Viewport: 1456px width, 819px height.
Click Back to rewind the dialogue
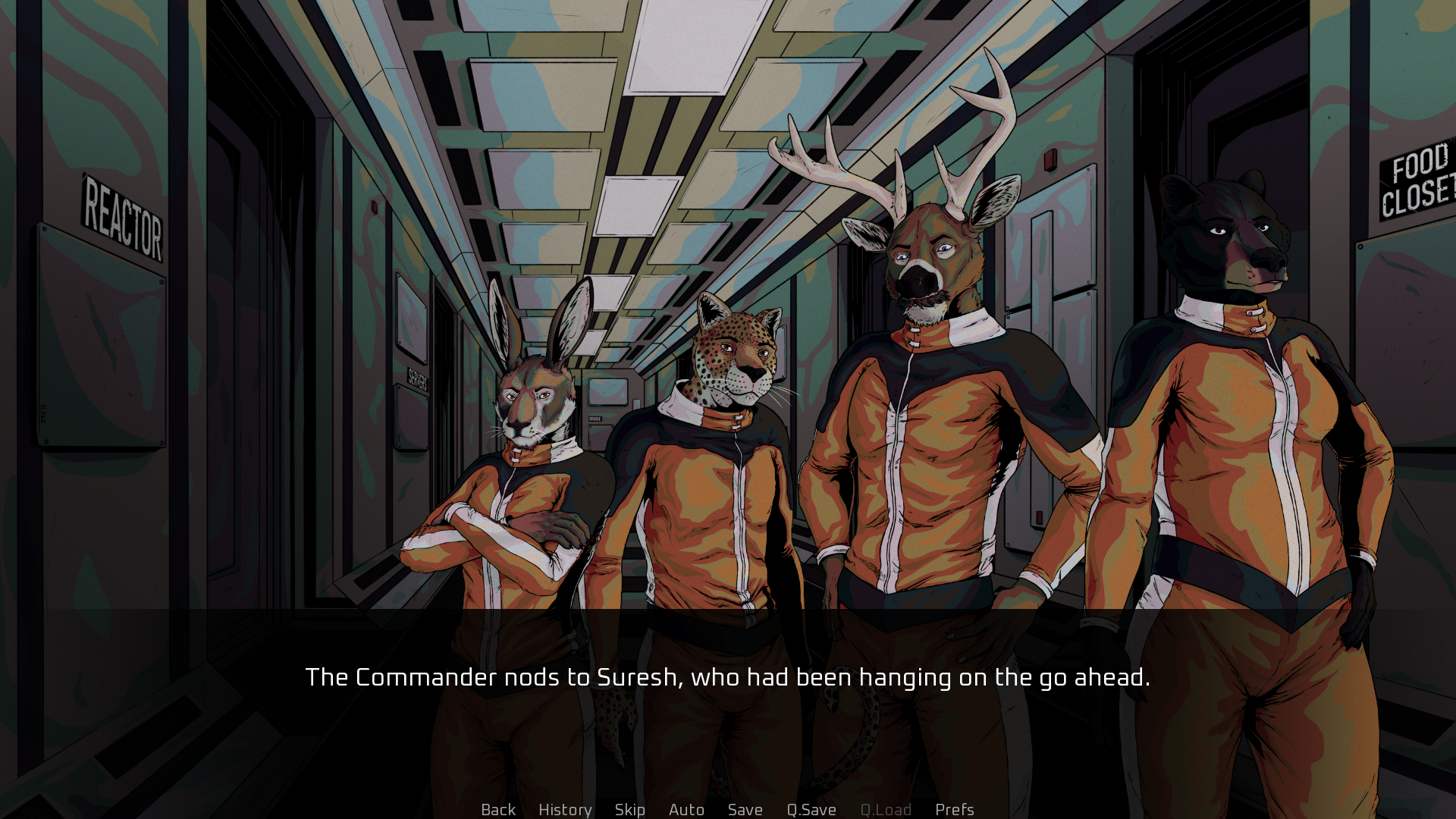click(x=497, y=809)
